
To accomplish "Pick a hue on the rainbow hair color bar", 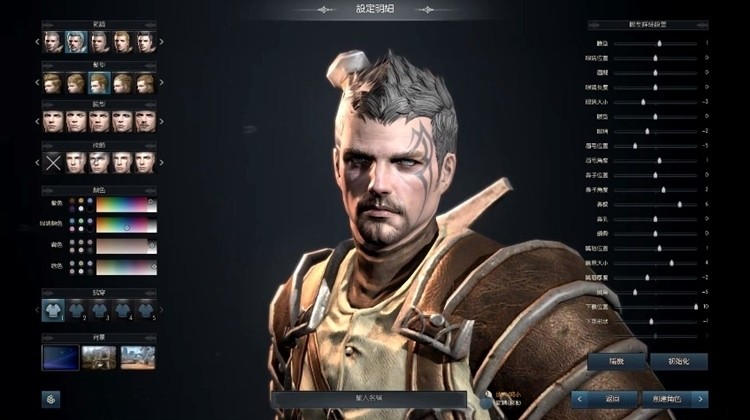I will (x=126, y=204).
